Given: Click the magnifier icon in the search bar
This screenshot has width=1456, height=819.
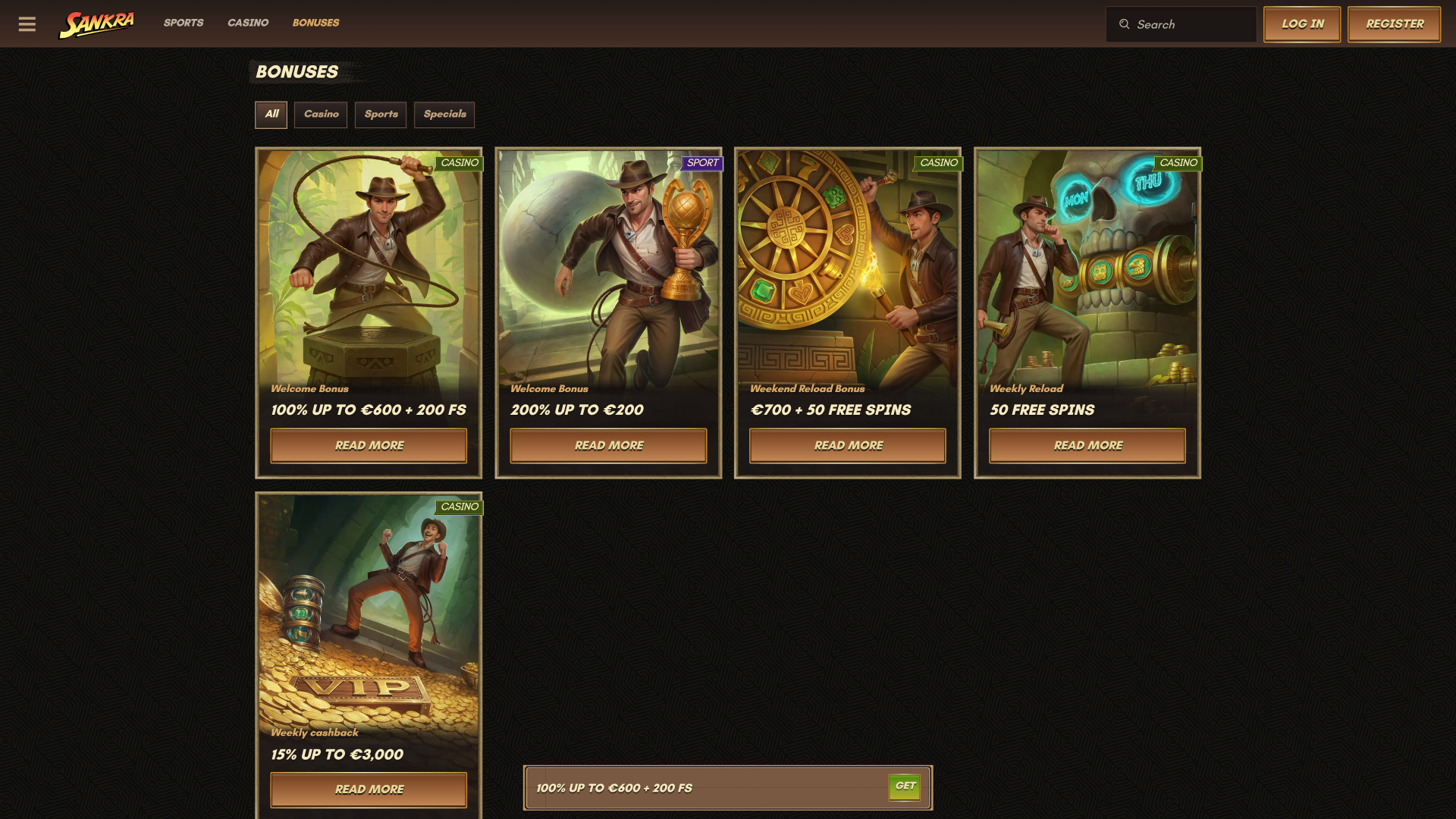Looking at the screenshot, I should click(1125, 24).
